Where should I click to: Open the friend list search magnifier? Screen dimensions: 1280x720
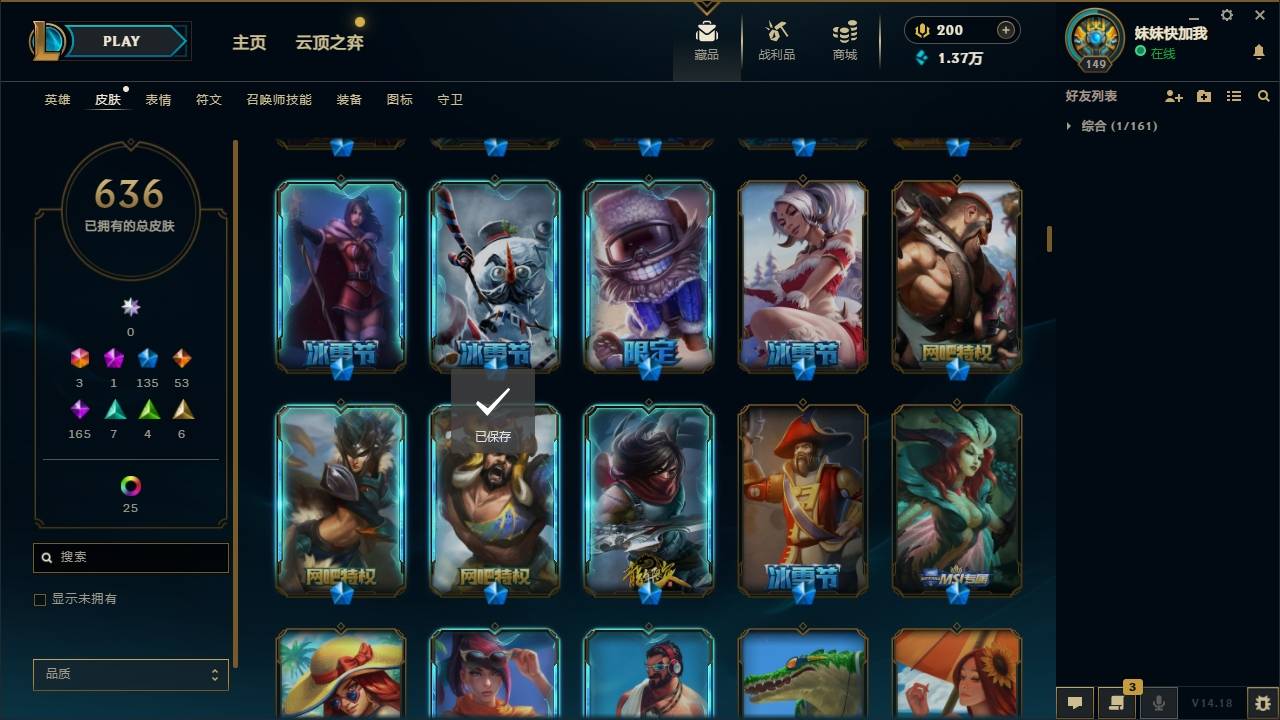point(1264,96)
